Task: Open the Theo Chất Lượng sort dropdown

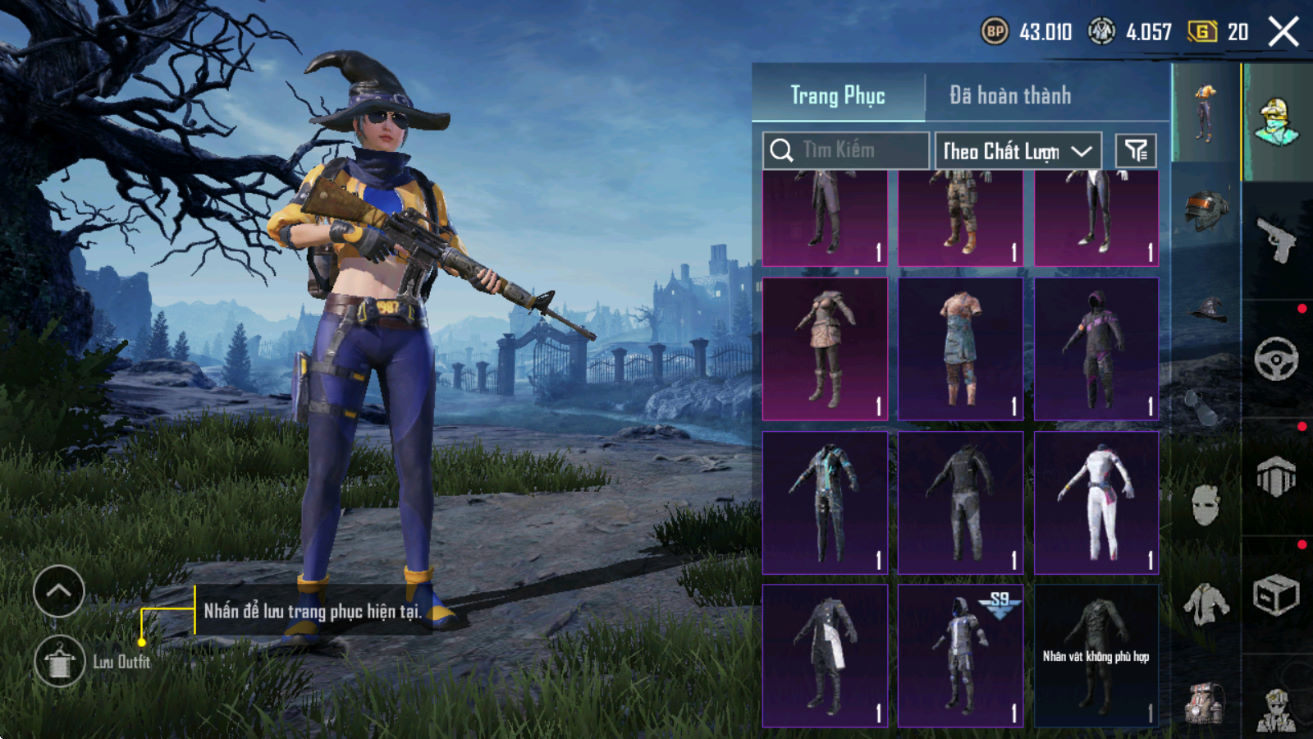Action: pyautogui.click(x=1017, y=151)
